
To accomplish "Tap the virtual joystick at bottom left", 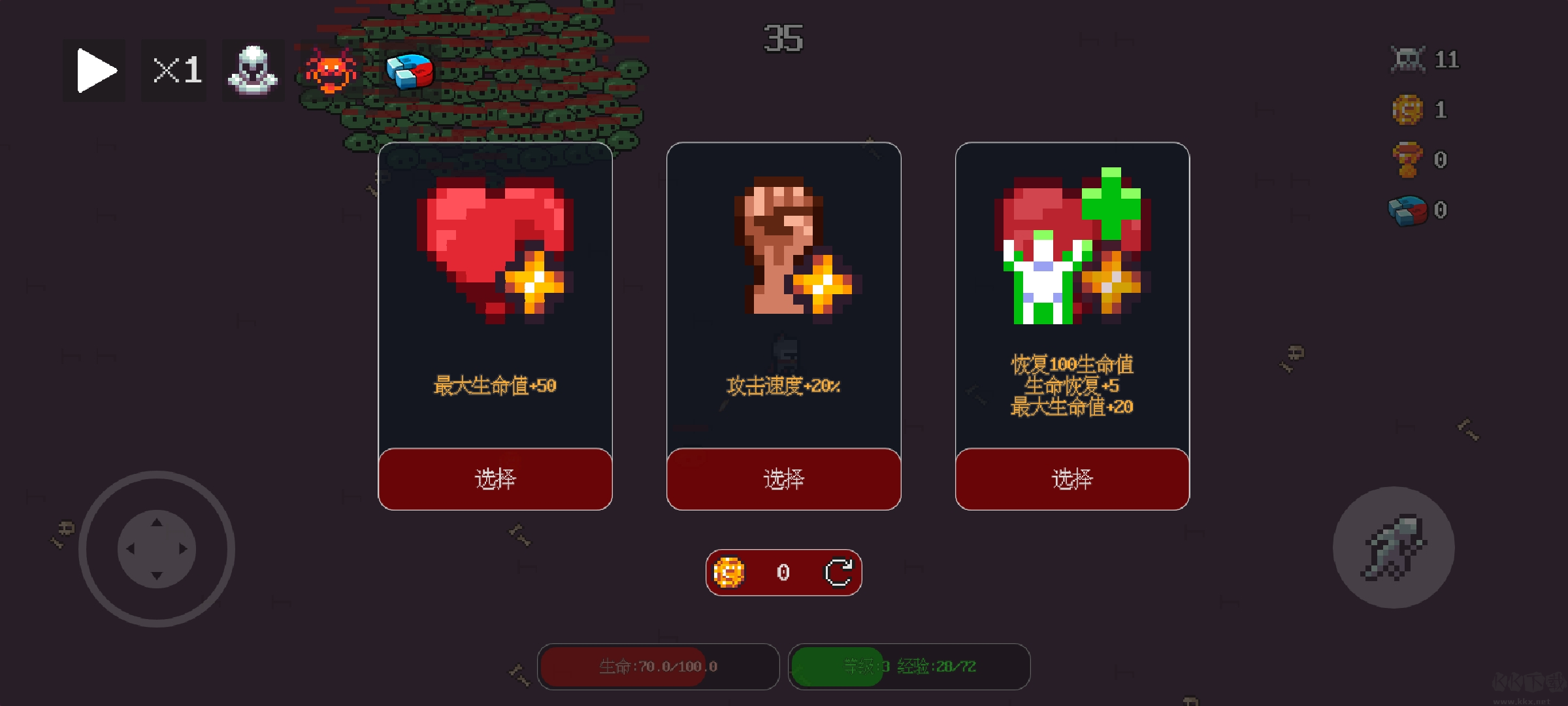I will pos(157,550).
